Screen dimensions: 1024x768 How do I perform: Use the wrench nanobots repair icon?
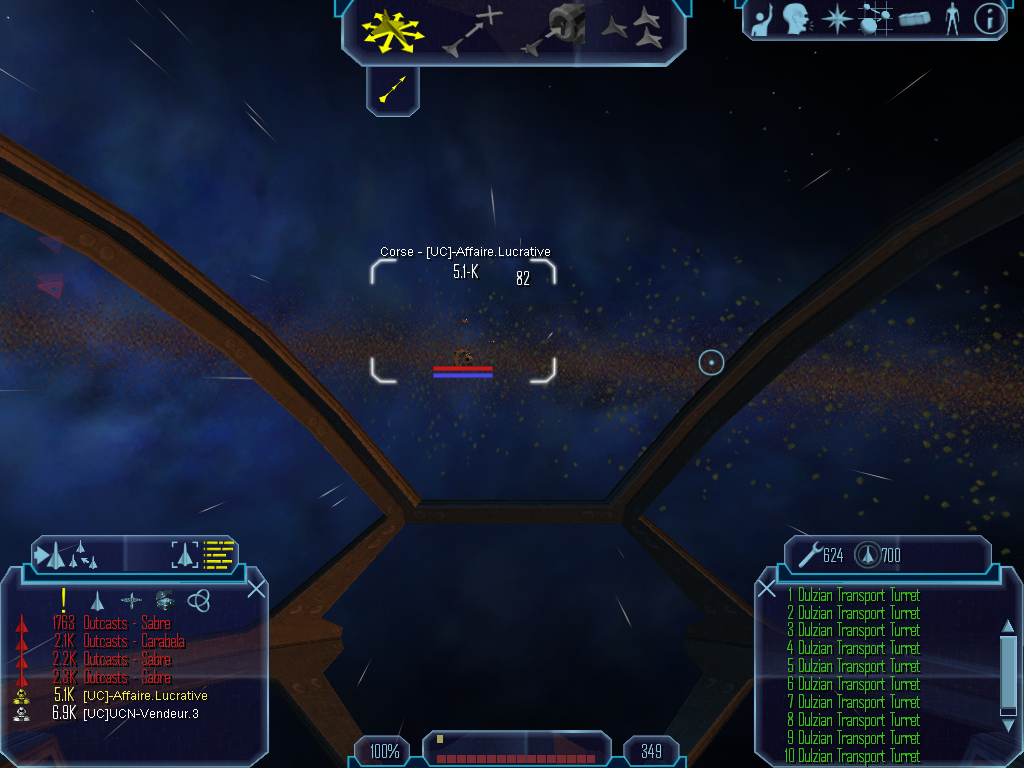tap(806, 554)
